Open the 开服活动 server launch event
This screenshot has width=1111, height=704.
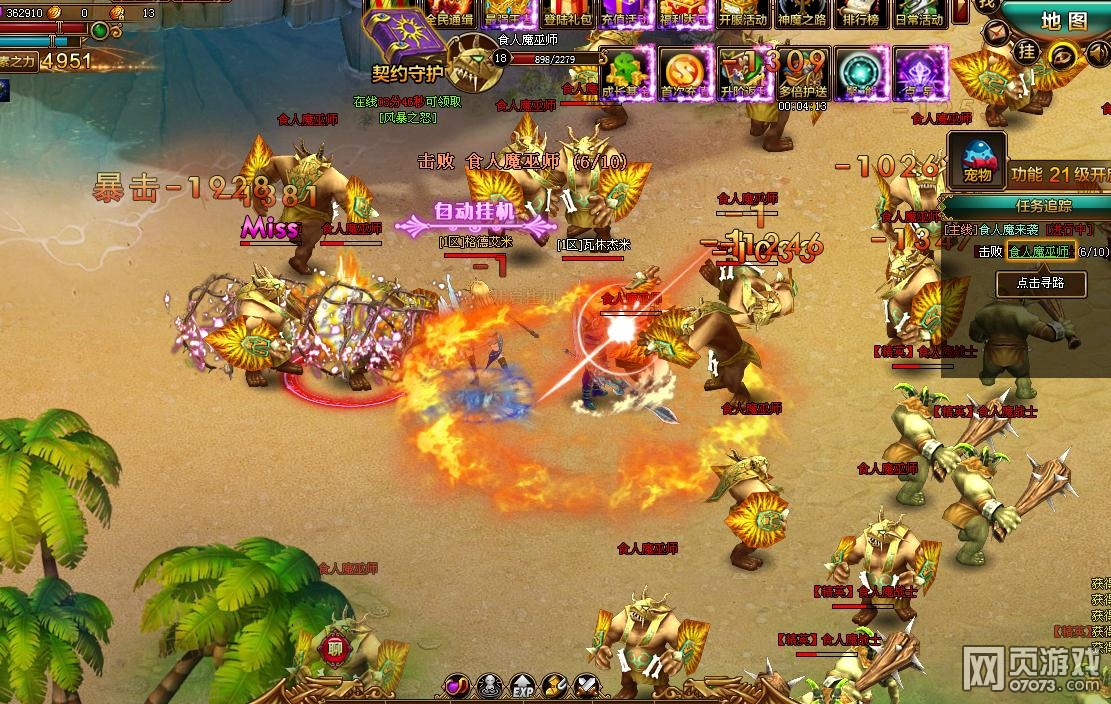pos(743,14)
